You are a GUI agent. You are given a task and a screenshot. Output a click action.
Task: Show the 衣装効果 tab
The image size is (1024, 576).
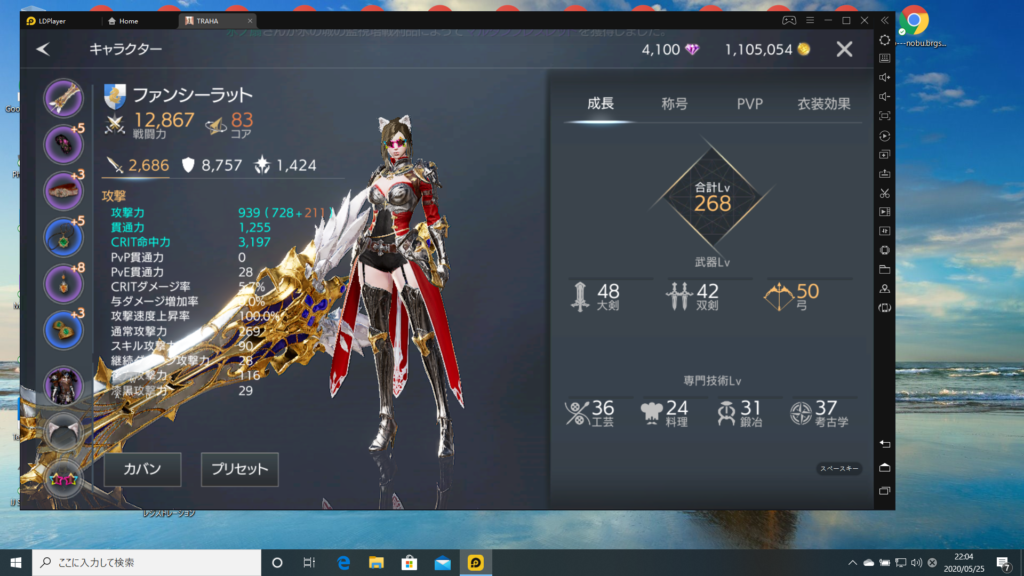824,103
